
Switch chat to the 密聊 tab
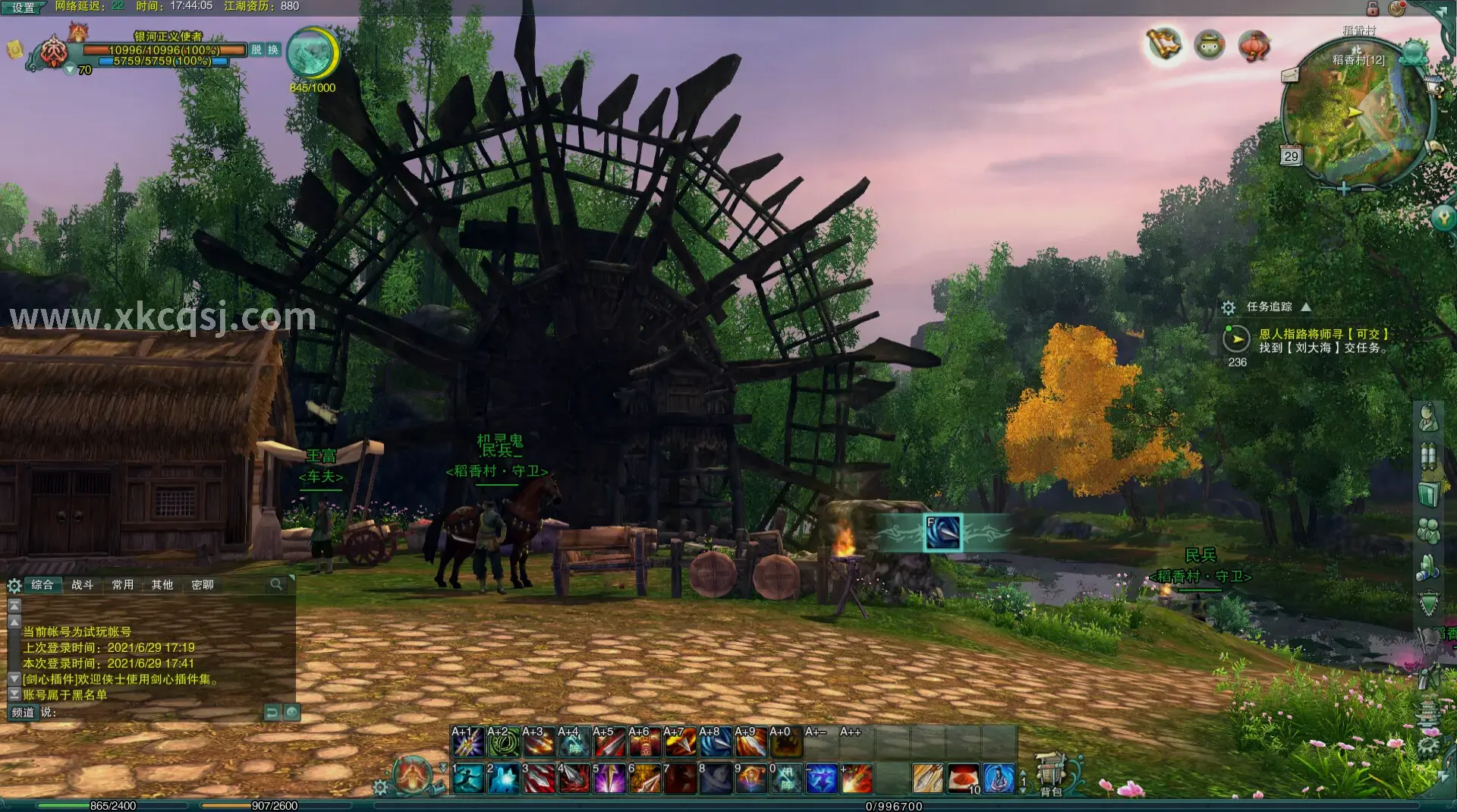pyautogui.click(x=203, y=585)
